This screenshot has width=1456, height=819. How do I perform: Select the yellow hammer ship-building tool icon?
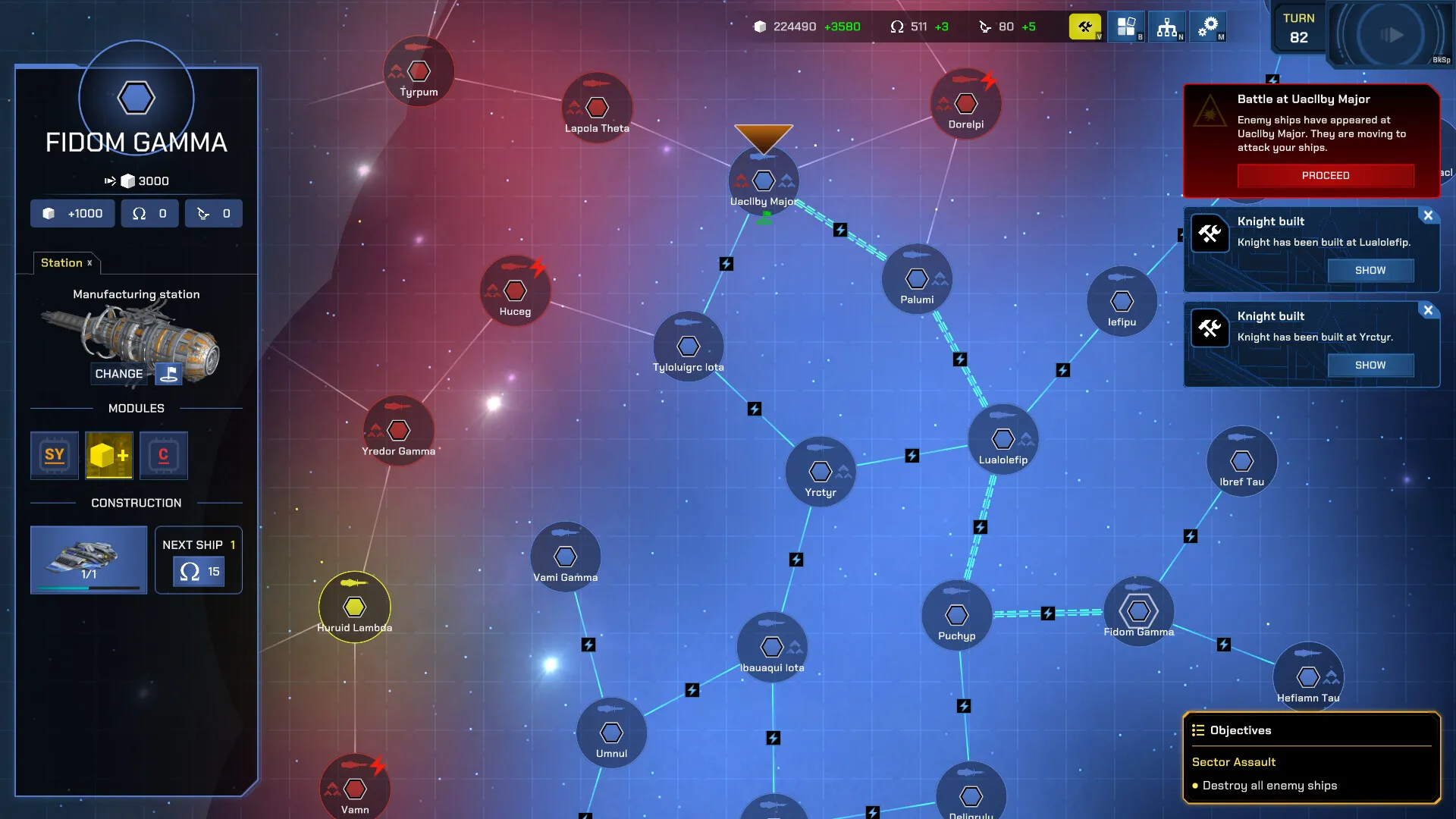[x=1084, y=26]
